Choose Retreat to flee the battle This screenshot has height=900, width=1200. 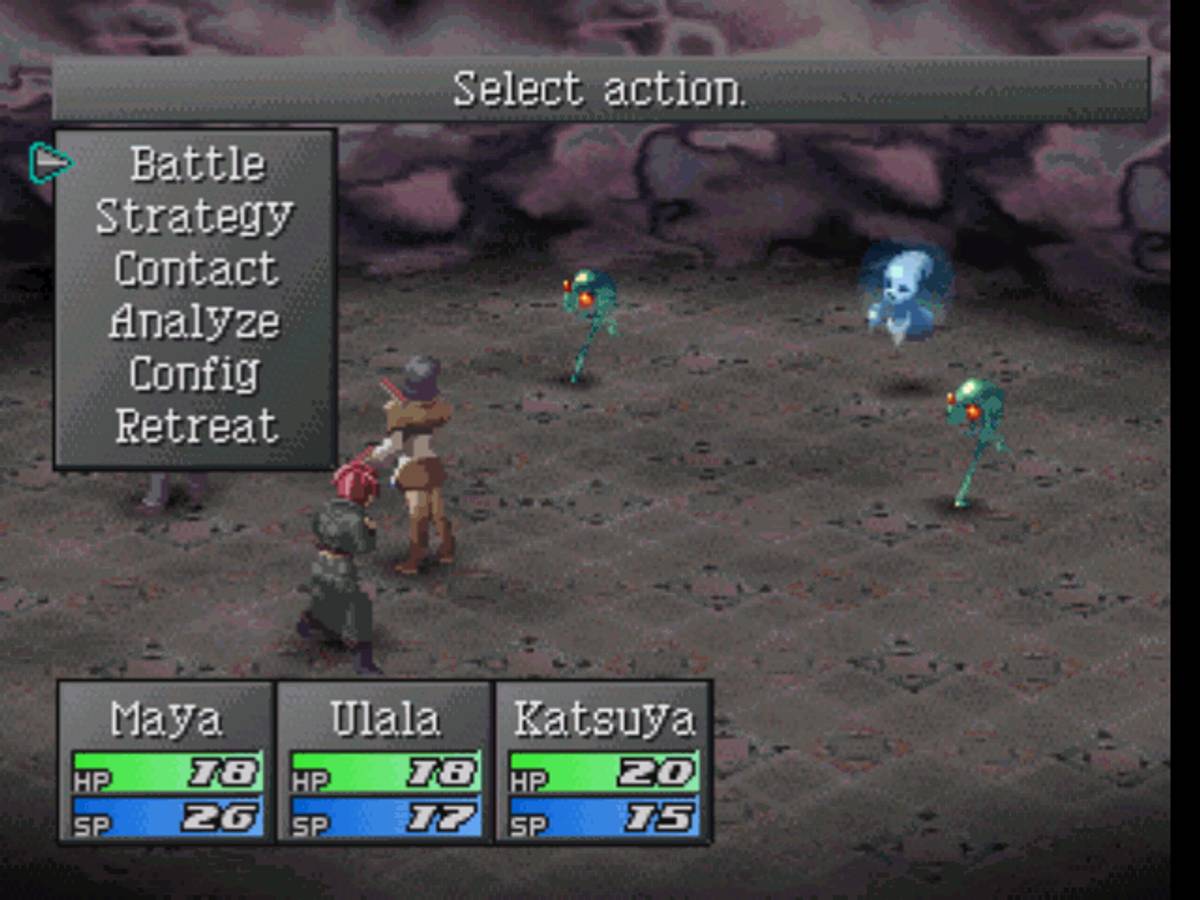click(196, 426)
